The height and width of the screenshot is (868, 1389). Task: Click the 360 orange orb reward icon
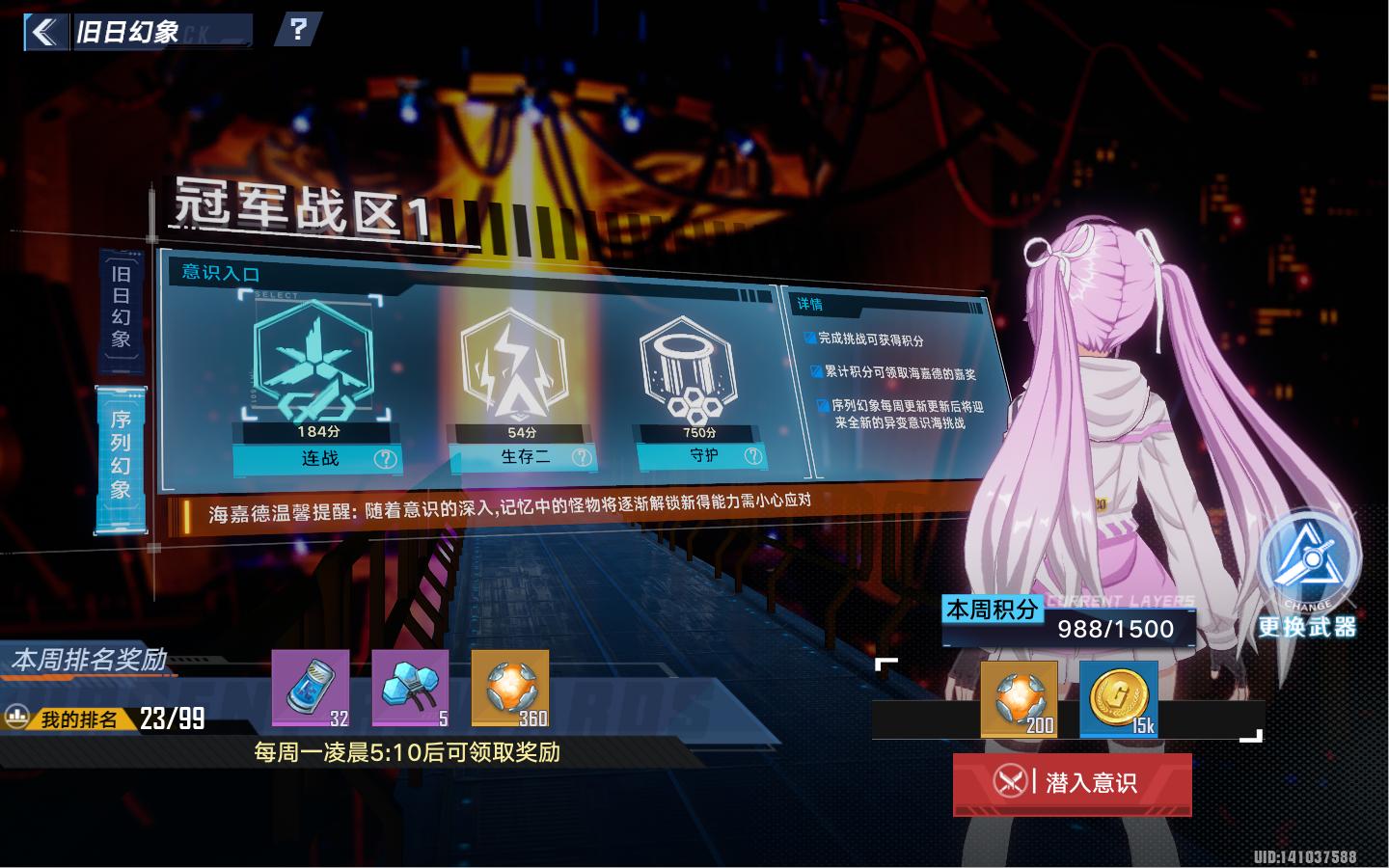(508, 687)
